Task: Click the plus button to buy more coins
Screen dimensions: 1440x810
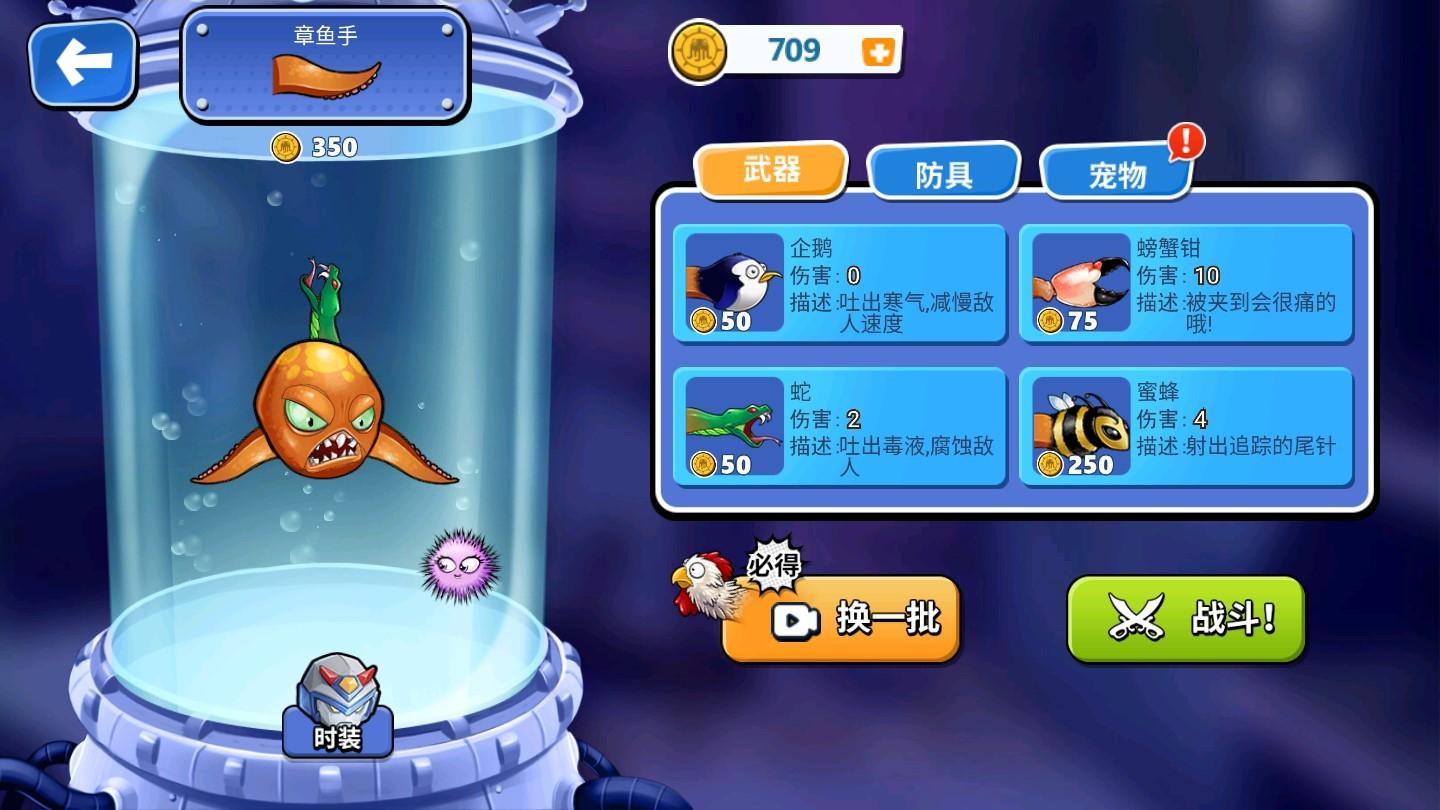Action: pos(877,50)
